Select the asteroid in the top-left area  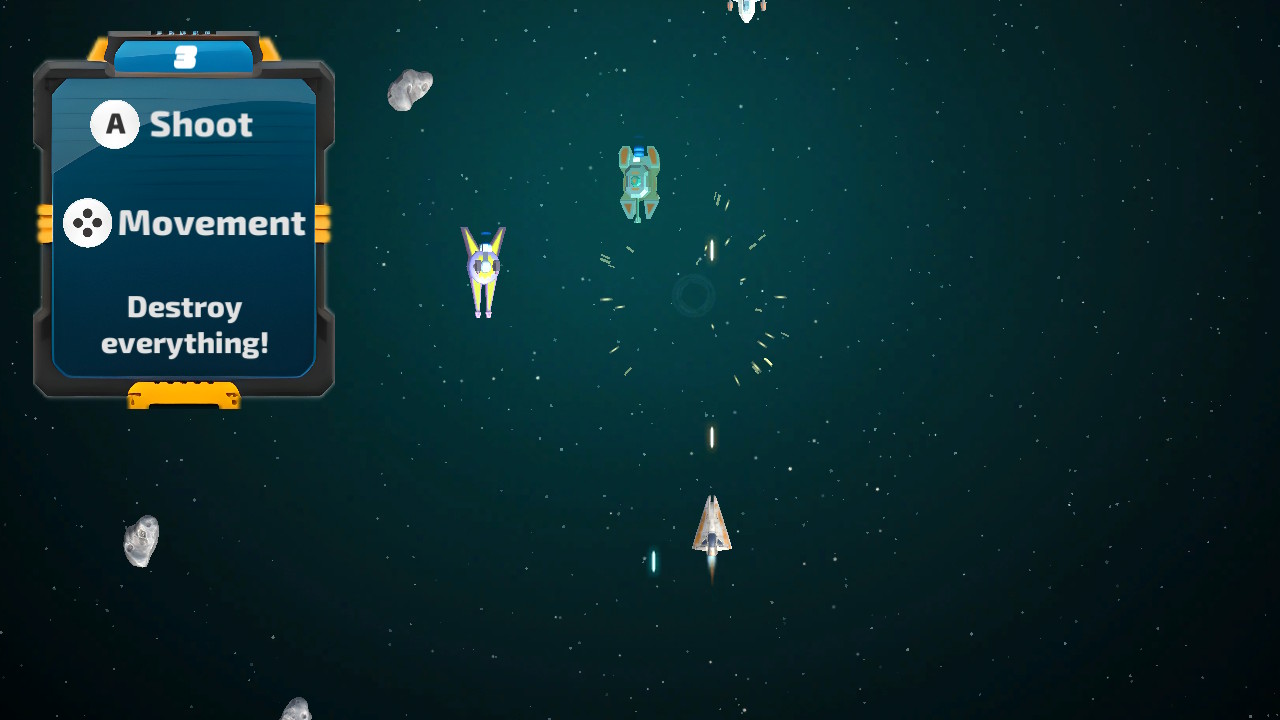point(410,87)
